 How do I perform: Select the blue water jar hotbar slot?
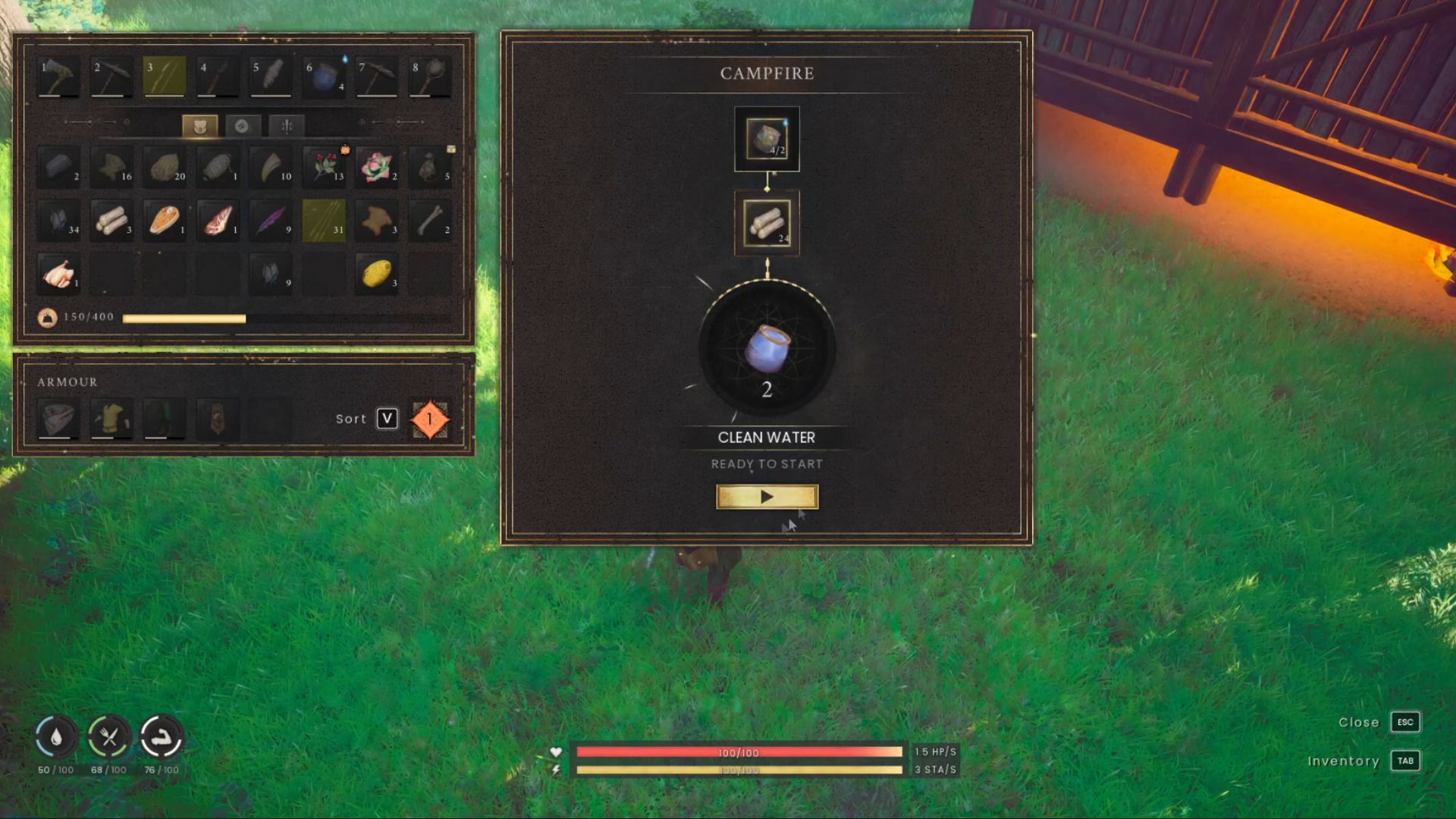point(324,77)
